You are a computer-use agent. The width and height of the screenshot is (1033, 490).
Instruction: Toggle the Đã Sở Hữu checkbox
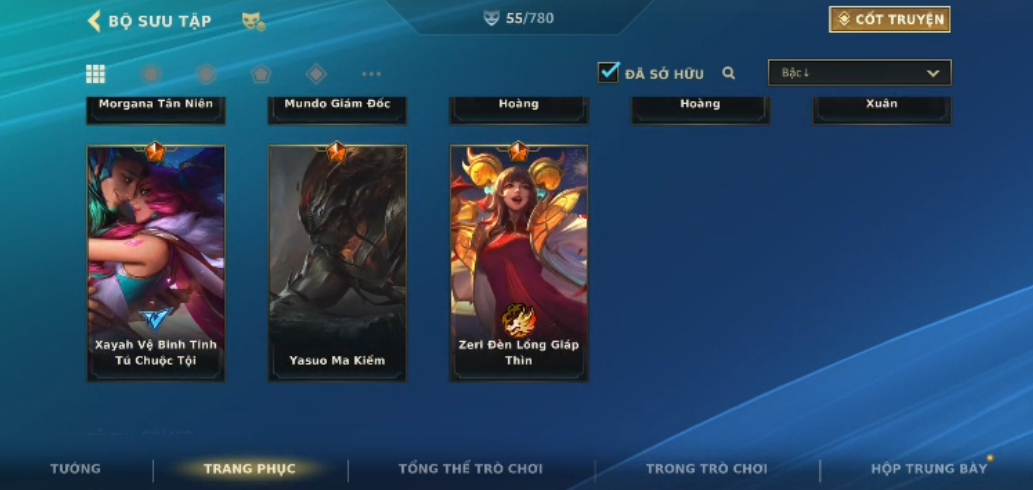608,72
